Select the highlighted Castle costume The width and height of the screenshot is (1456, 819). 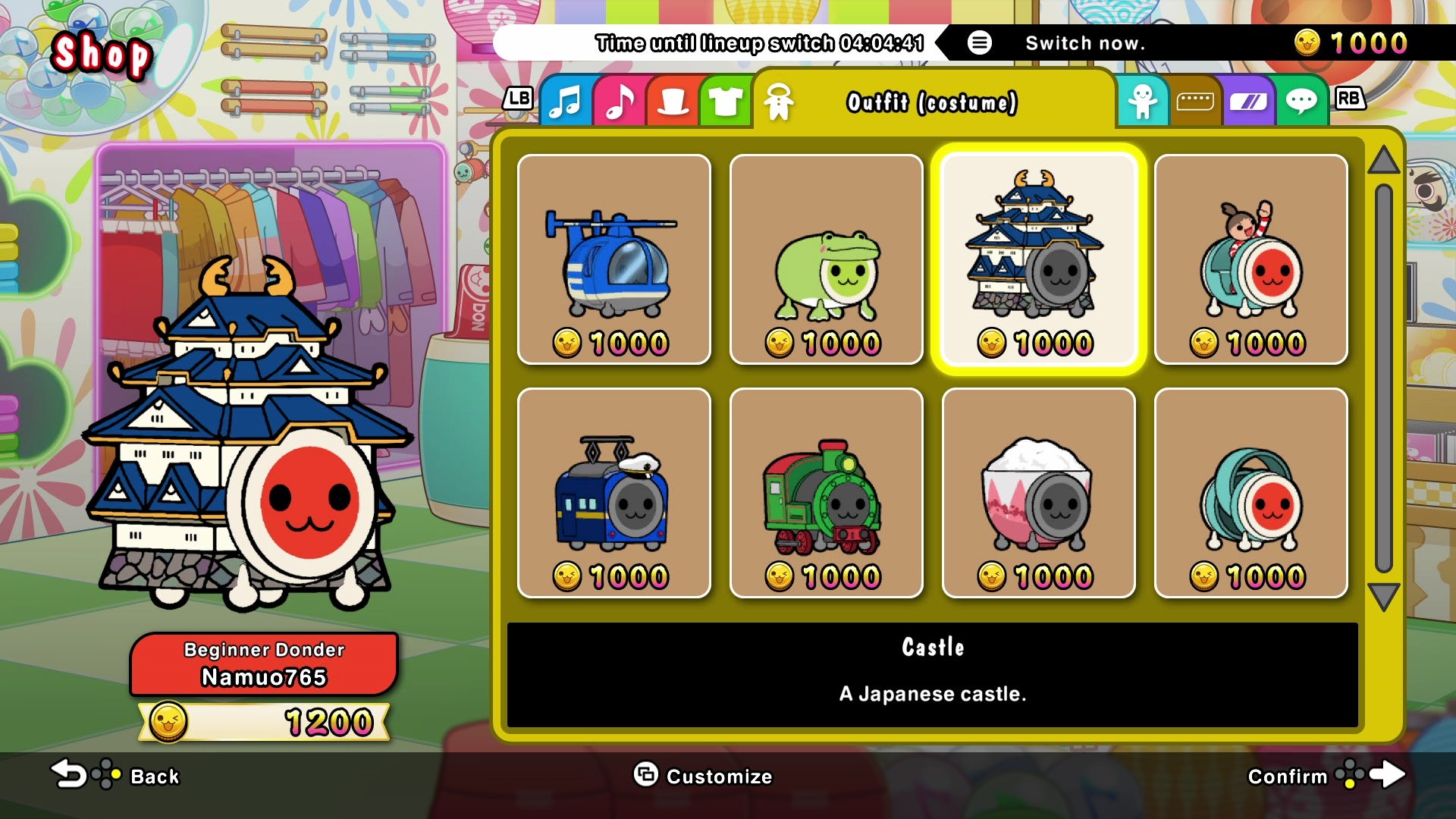click(x=1038, y=260)
